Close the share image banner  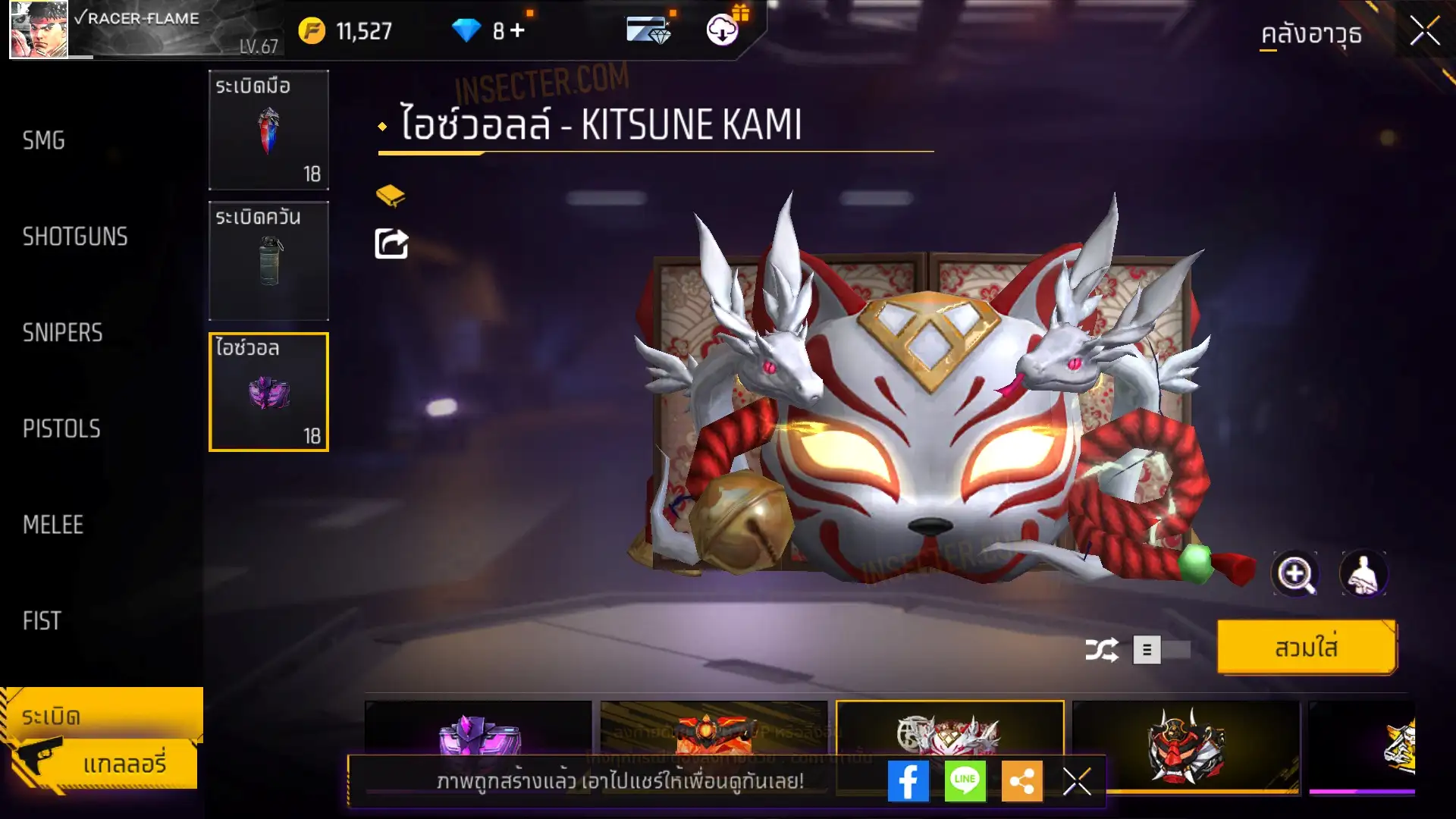click(x=1077, y=781)
